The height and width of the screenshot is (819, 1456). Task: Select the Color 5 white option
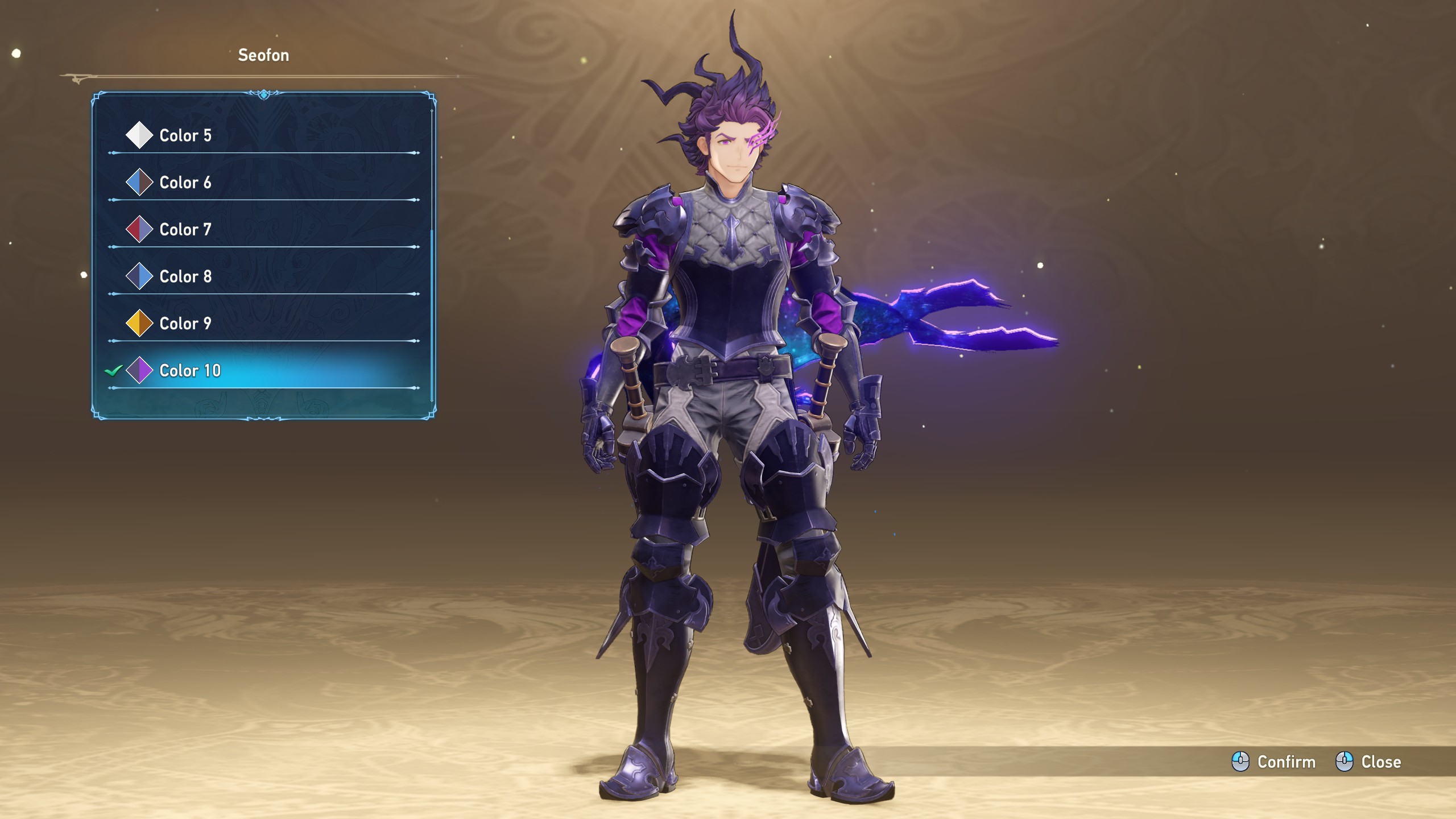pos(185,135)
